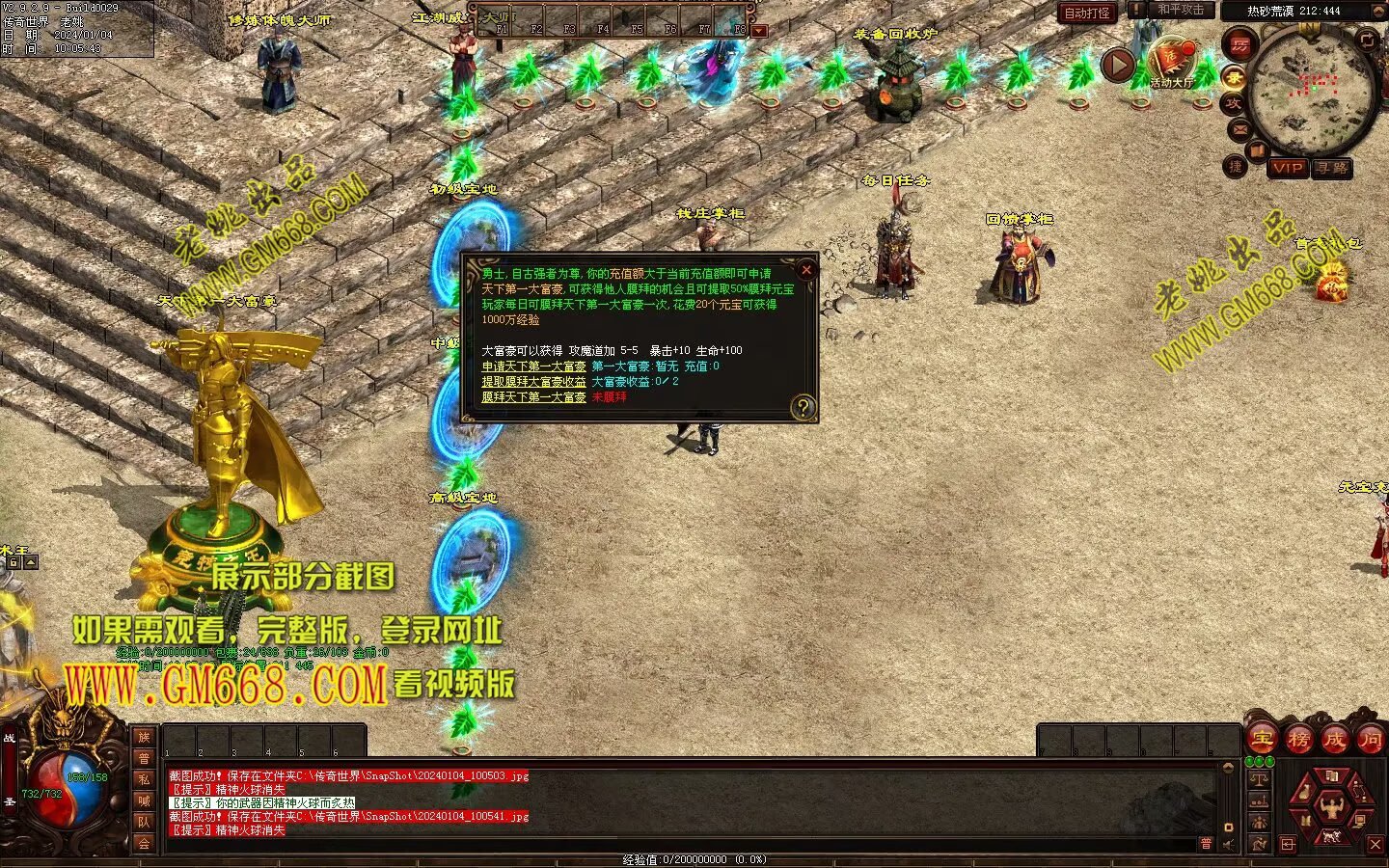Open the 活动大厅 activity hall icon

[x=1171, y=63]
